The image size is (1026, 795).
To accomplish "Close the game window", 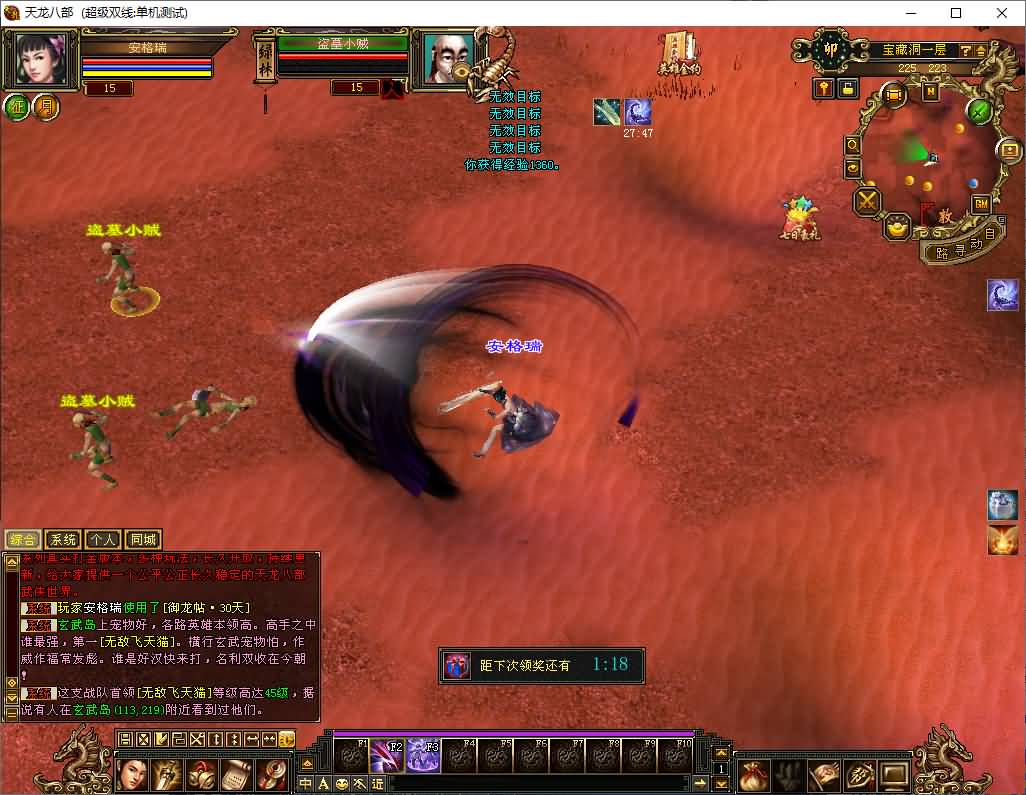I will pos(1002,13).
